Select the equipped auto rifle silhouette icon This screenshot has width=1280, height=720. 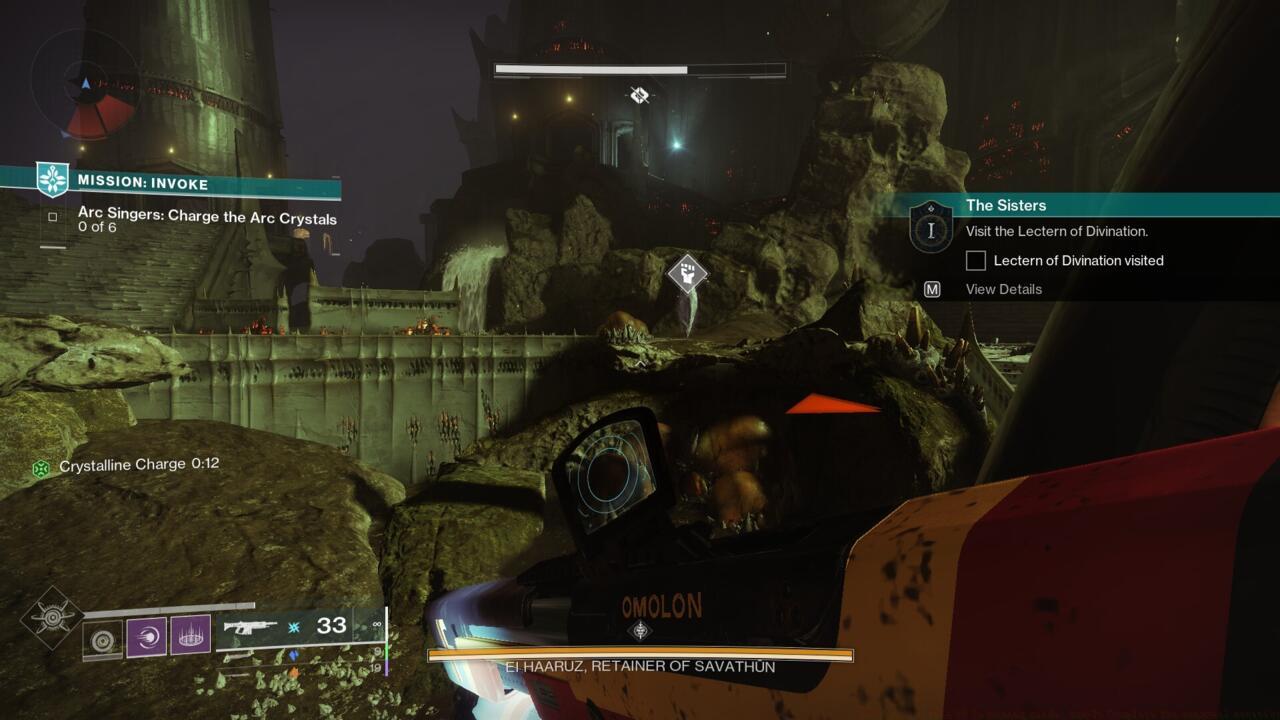[x=251, y=627]
